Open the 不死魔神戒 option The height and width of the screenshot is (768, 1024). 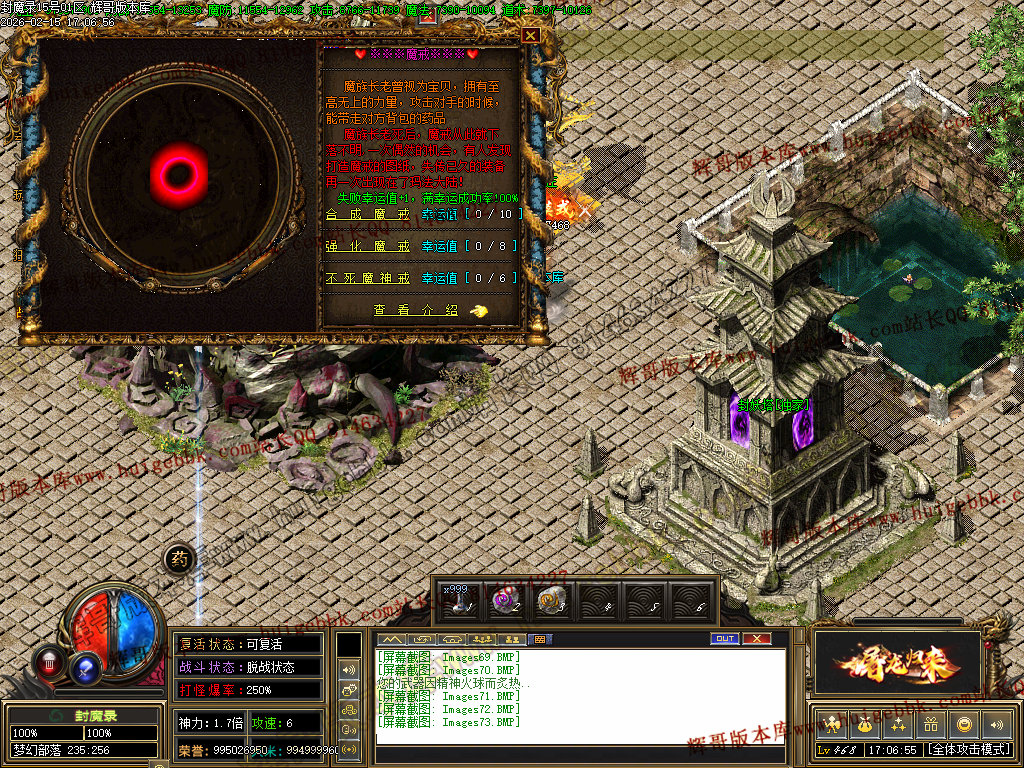[x=367, y=278]
